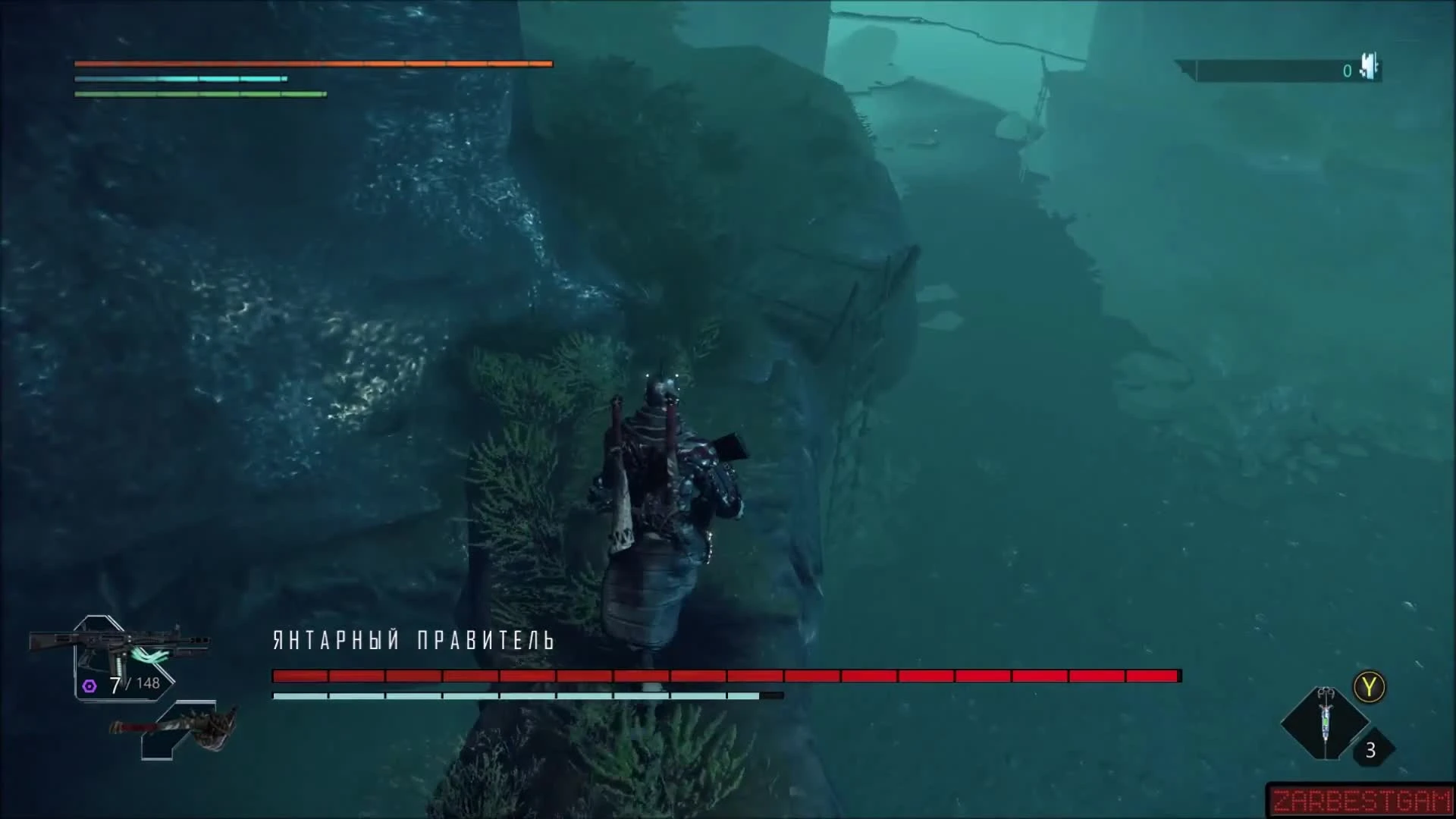Click the orange player health bar
This screenshot has height=819, width=1456.
(x=313, y=64)
